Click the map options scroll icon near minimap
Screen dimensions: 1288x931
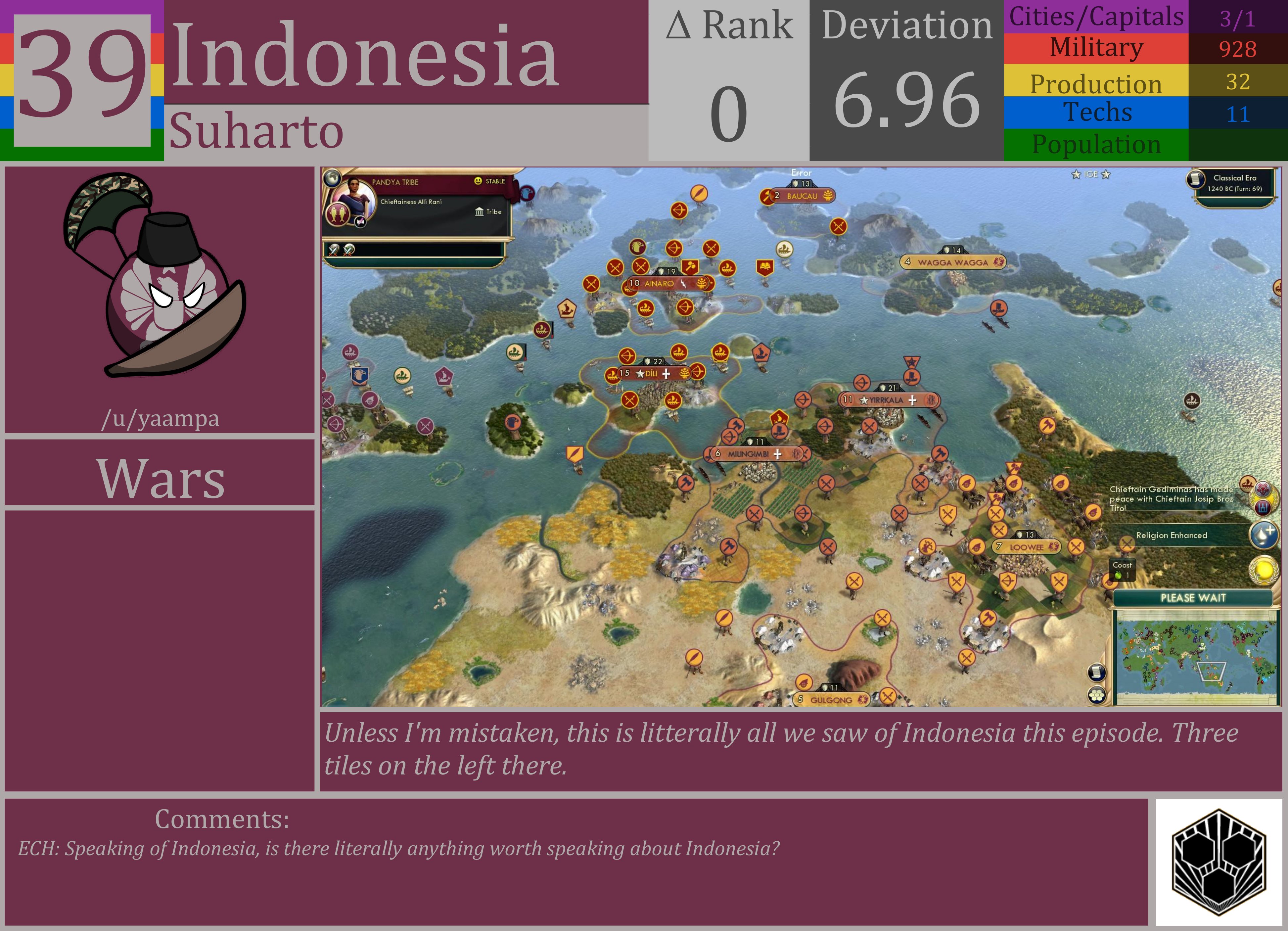coord(1097,673)
